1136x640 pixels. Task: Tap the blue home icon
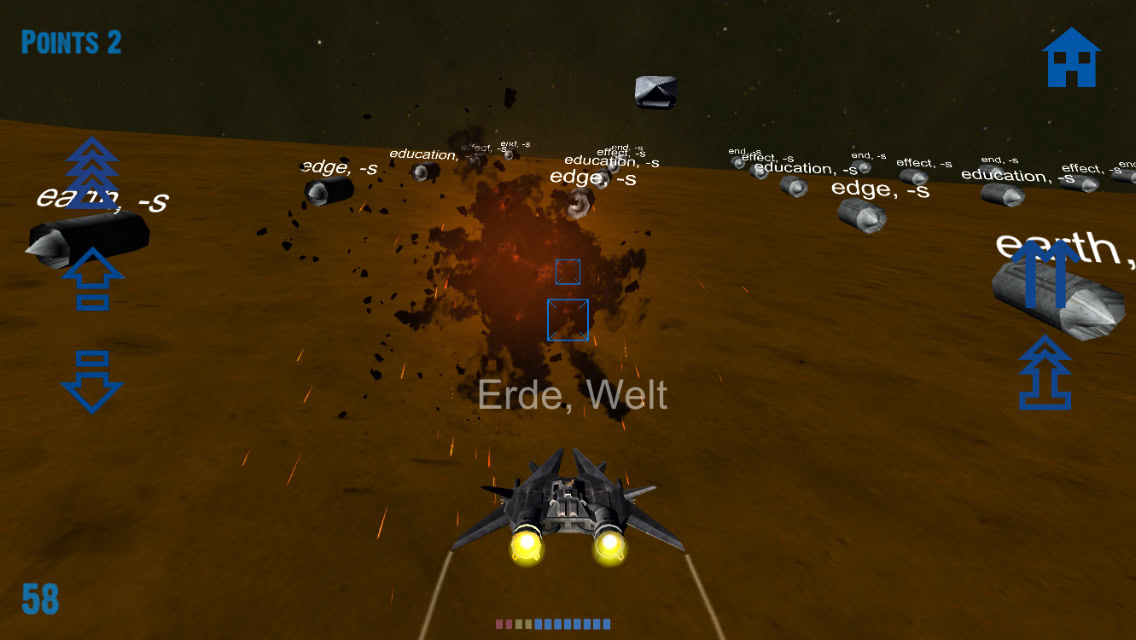[1071, 57]
